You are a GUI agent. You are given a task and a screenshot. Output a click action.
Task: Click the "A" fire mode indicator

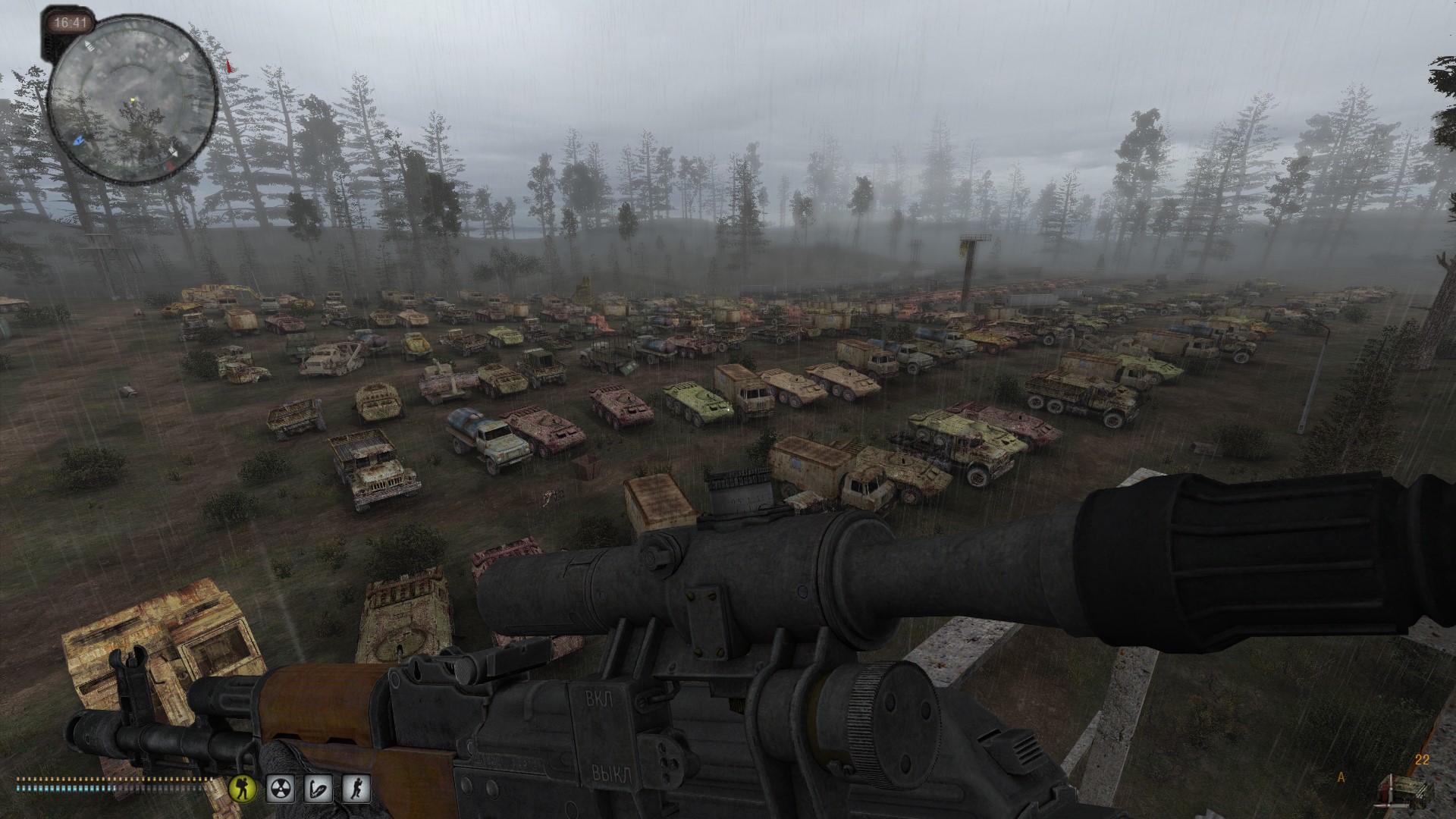tap(1341, 777)
